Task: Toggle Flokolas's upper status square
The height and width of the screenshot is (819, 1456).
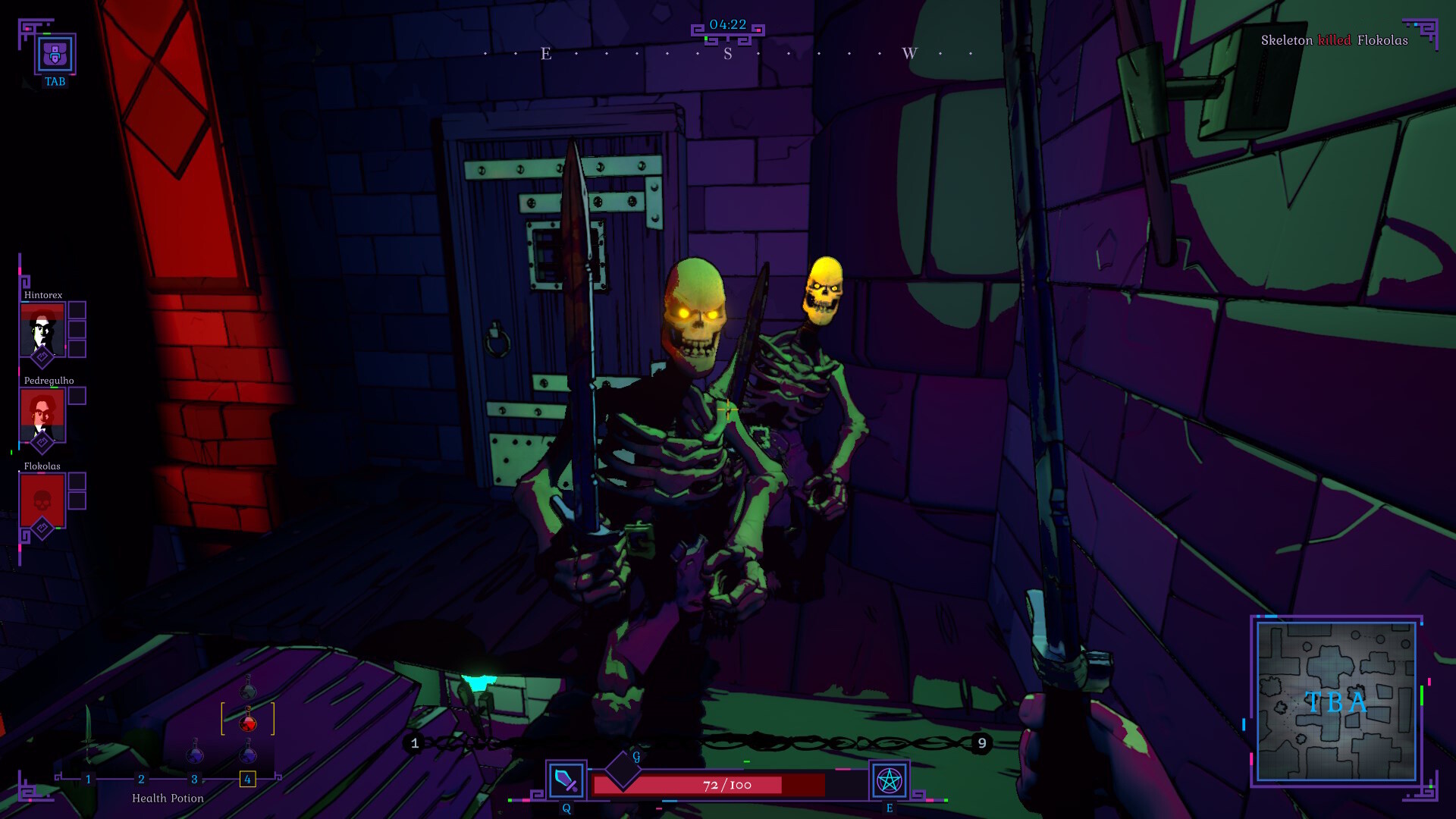Action: [77, 480]
